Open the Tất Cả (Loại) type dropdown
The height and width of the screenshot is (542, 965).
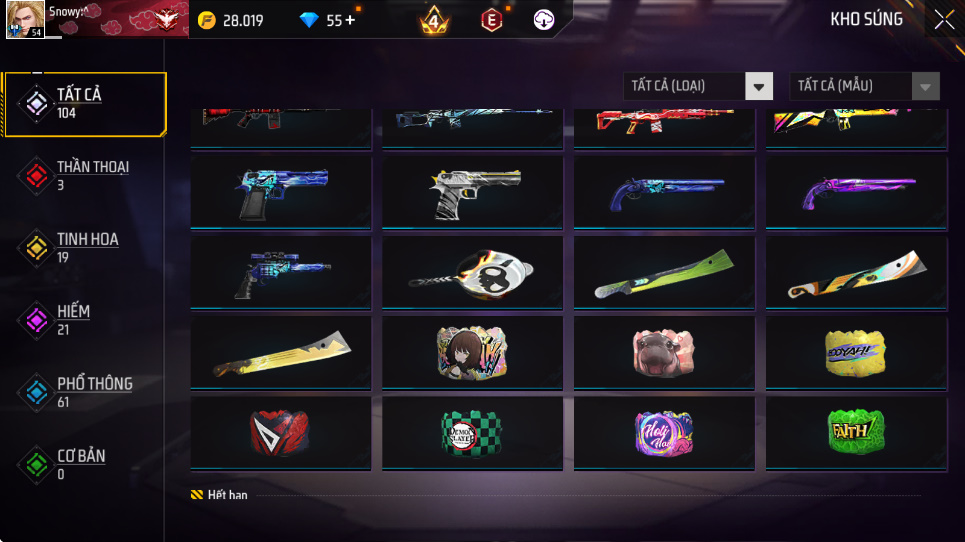tap(699, 86)
